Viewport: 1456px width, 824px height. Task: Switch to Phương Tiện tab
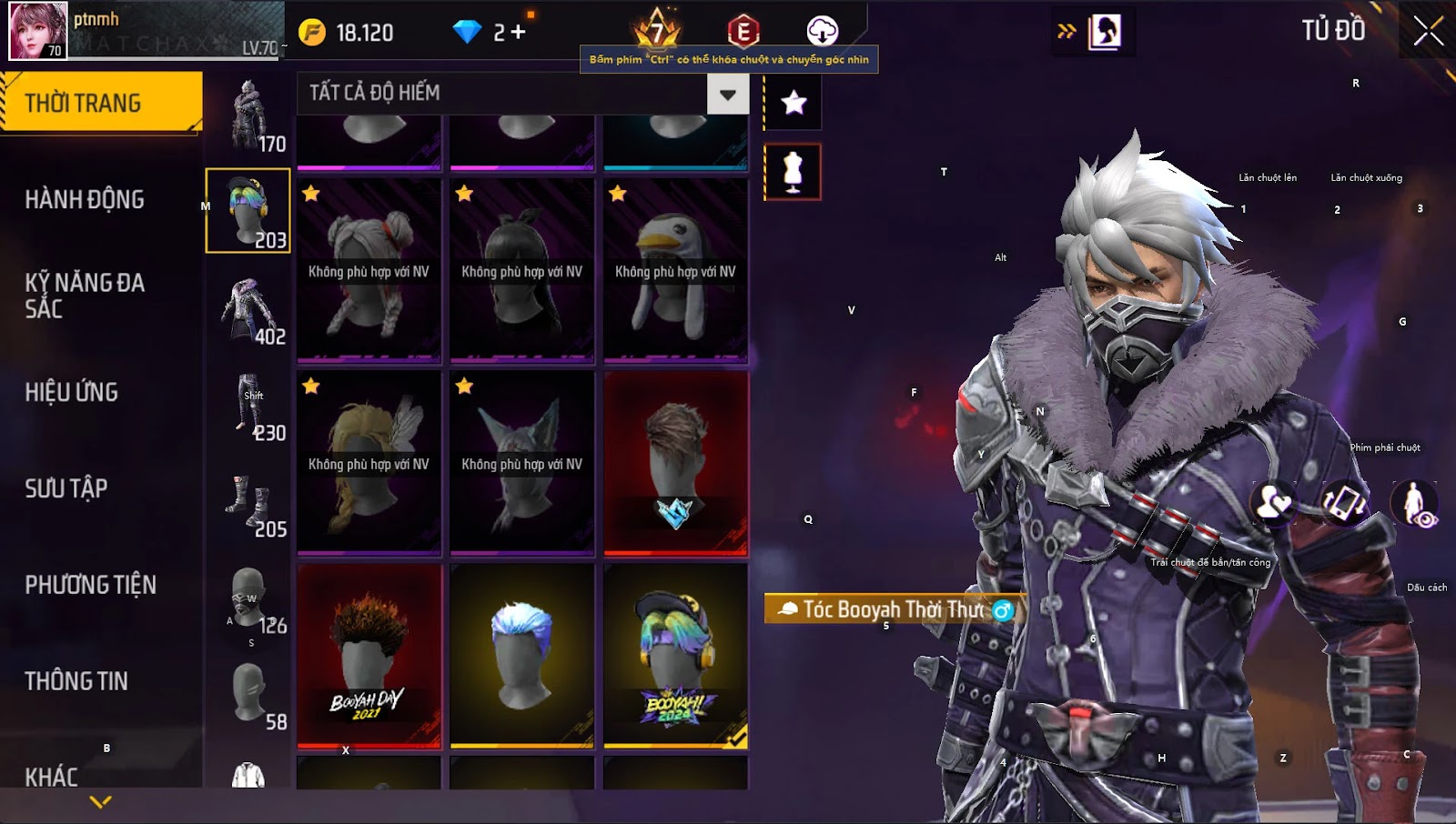91,585
